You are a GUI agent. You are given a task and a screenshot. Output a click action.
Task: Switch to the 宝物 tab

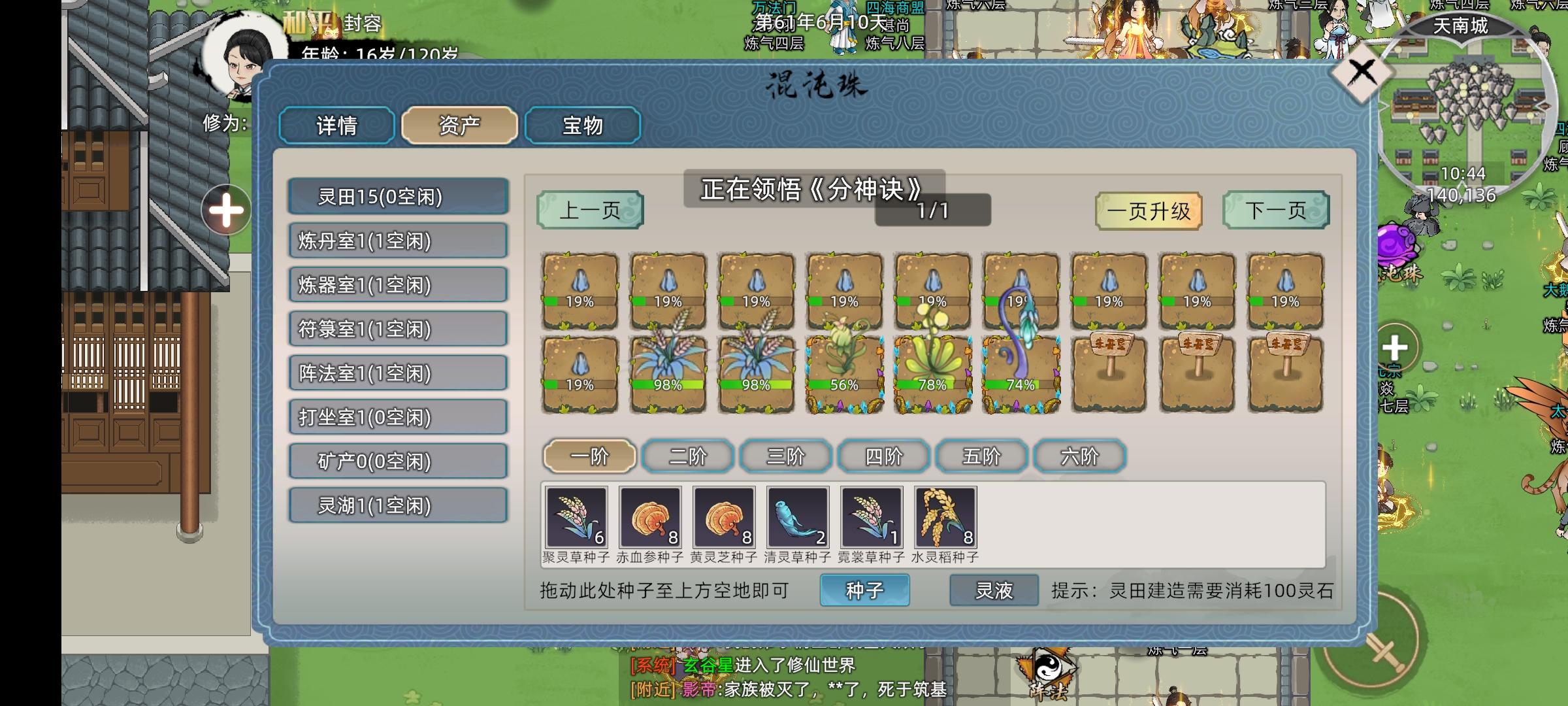(582, 125)
